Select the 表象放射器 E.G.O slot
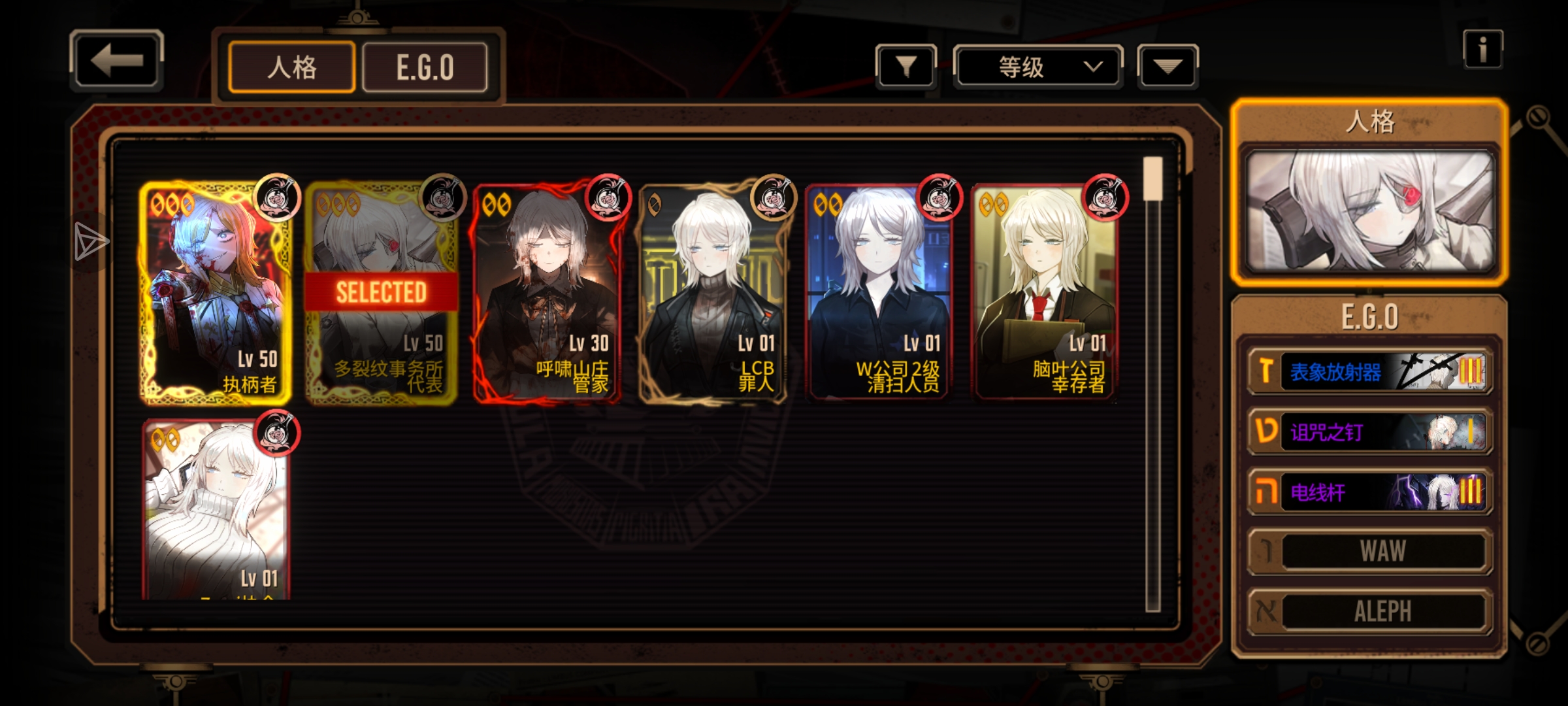 [x=1369, y=372]
